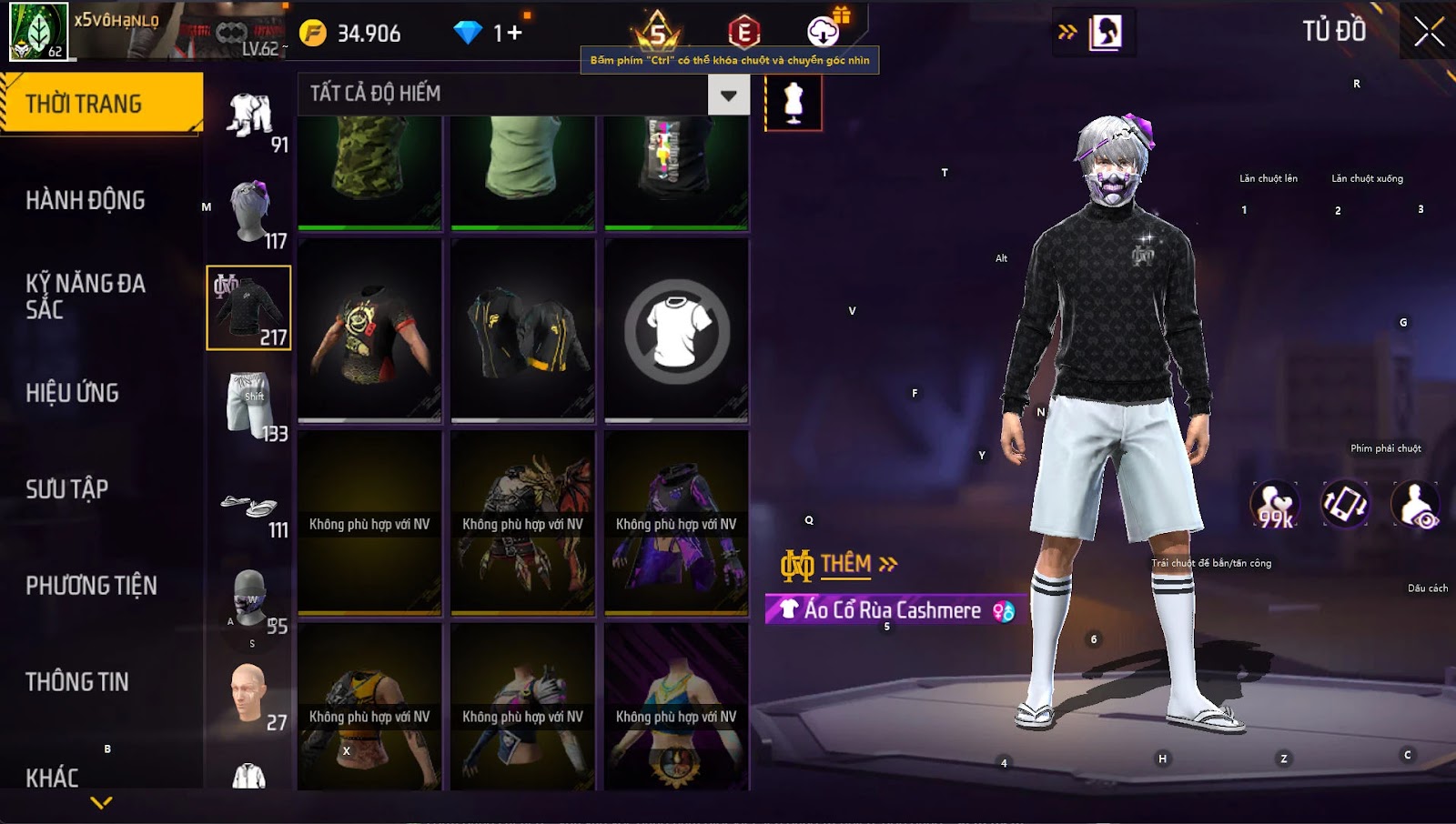
Task: Go to SƯU TẬP collection
Action: [x=67, y=489]
